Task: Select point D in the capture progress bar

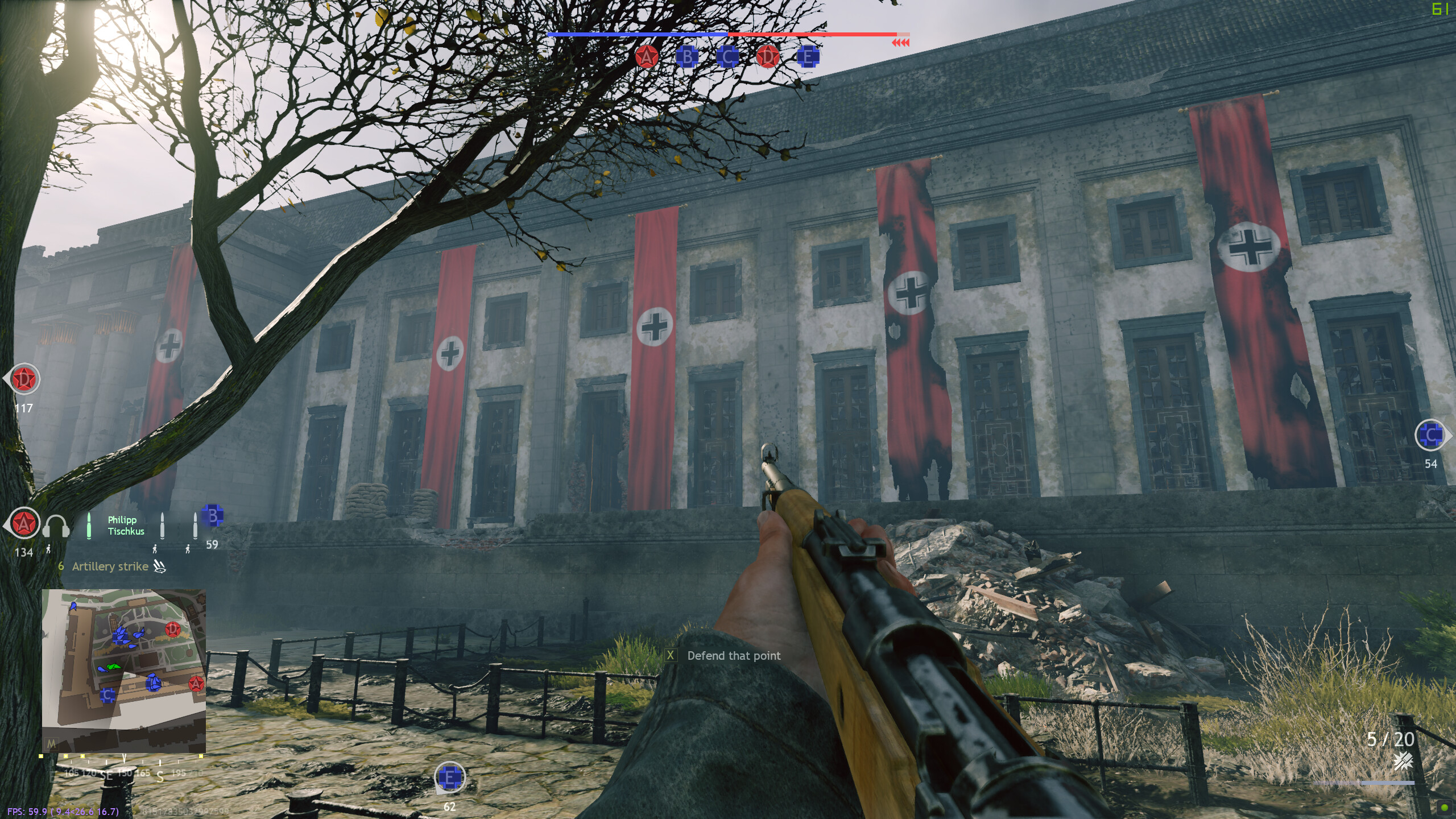Action: click(767, 56)
